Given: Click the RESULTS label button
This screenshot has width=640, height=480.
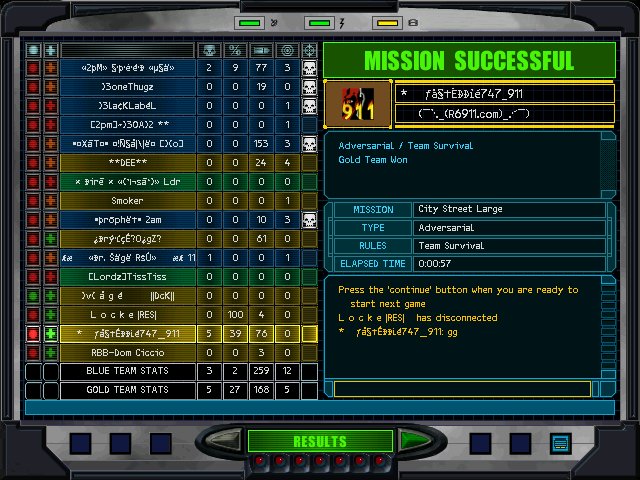Looking at the screenshot, I should click(x=319, y=441).
